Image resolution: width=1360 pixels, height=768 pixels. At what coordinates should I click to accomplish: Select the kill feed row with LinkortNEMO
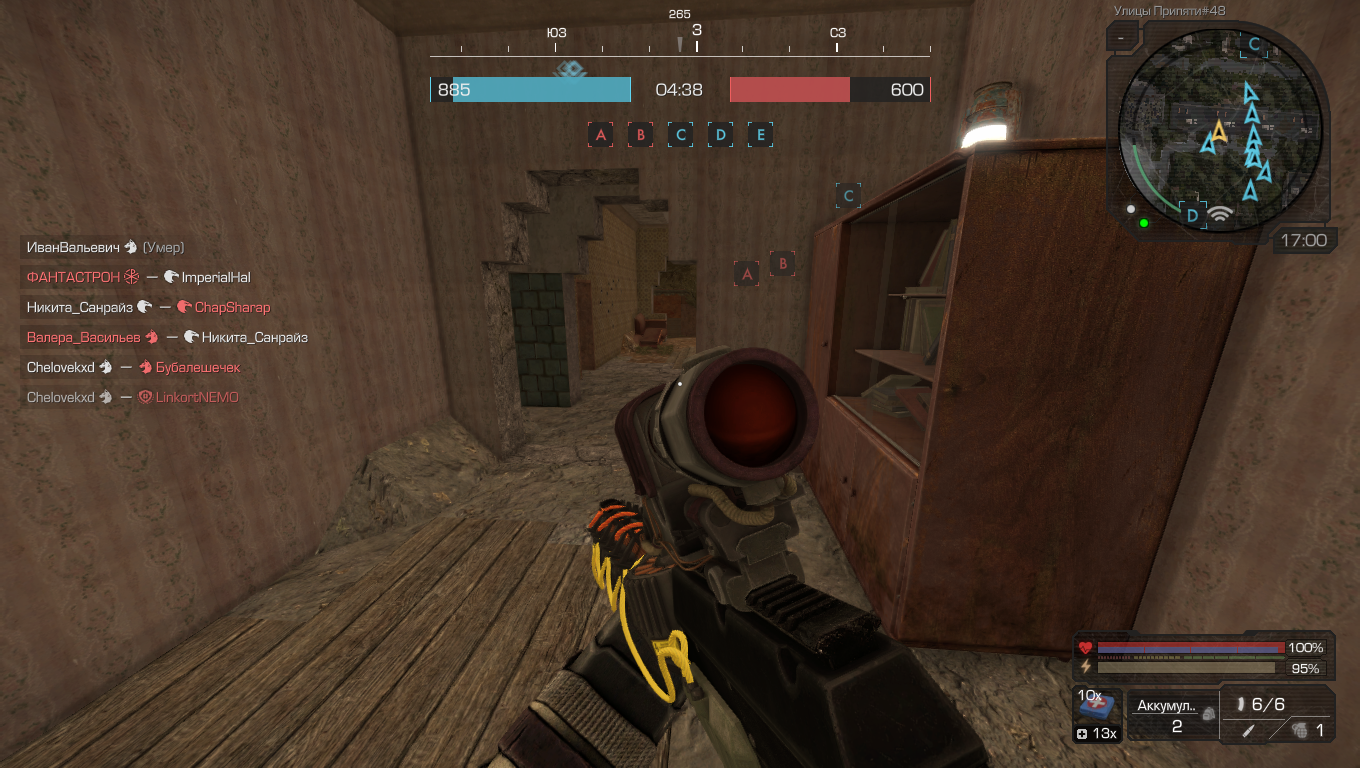click(x=132, y=397)
